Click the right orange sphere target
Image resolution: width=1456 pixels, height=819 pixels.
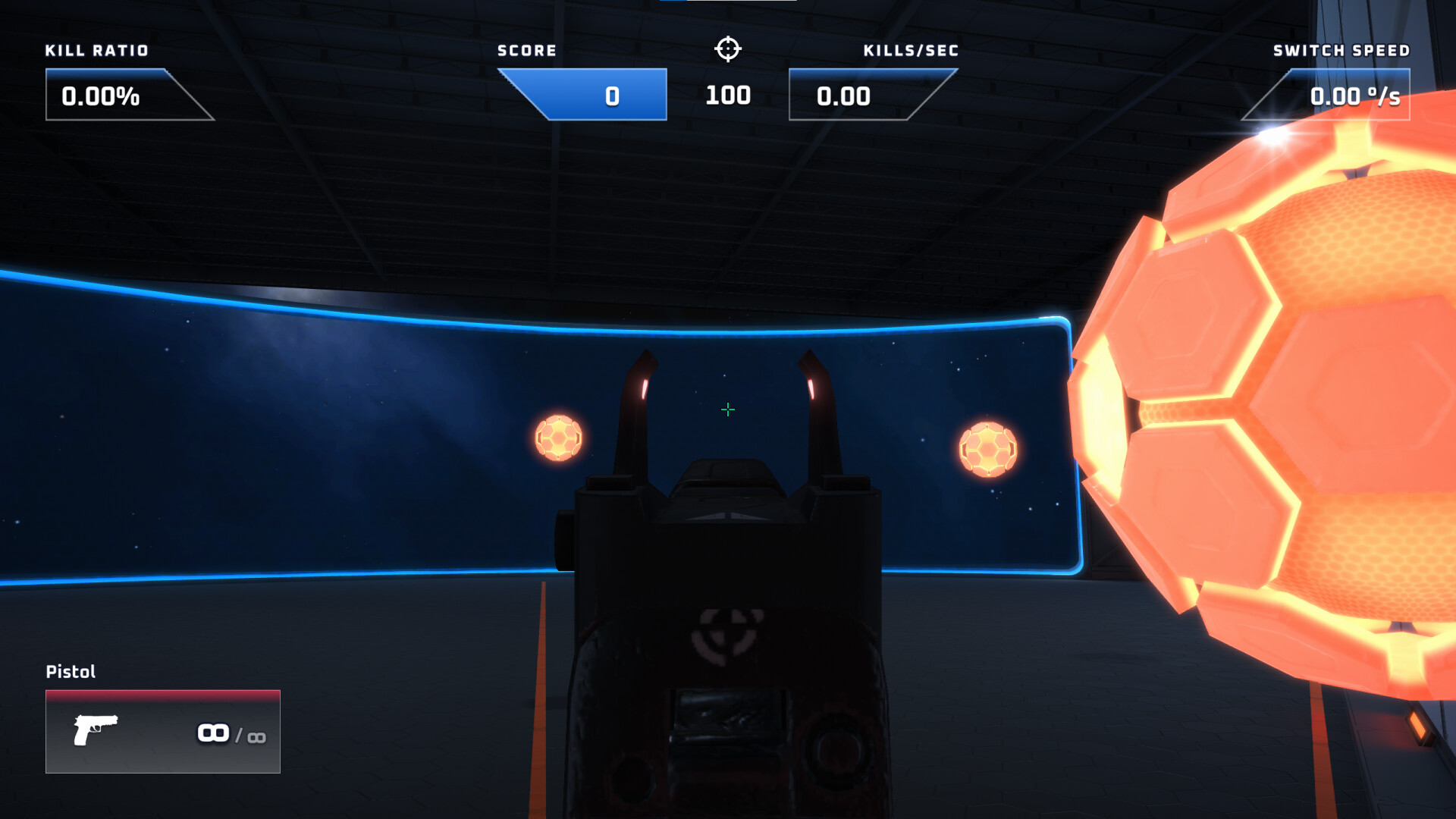[990, 447]
